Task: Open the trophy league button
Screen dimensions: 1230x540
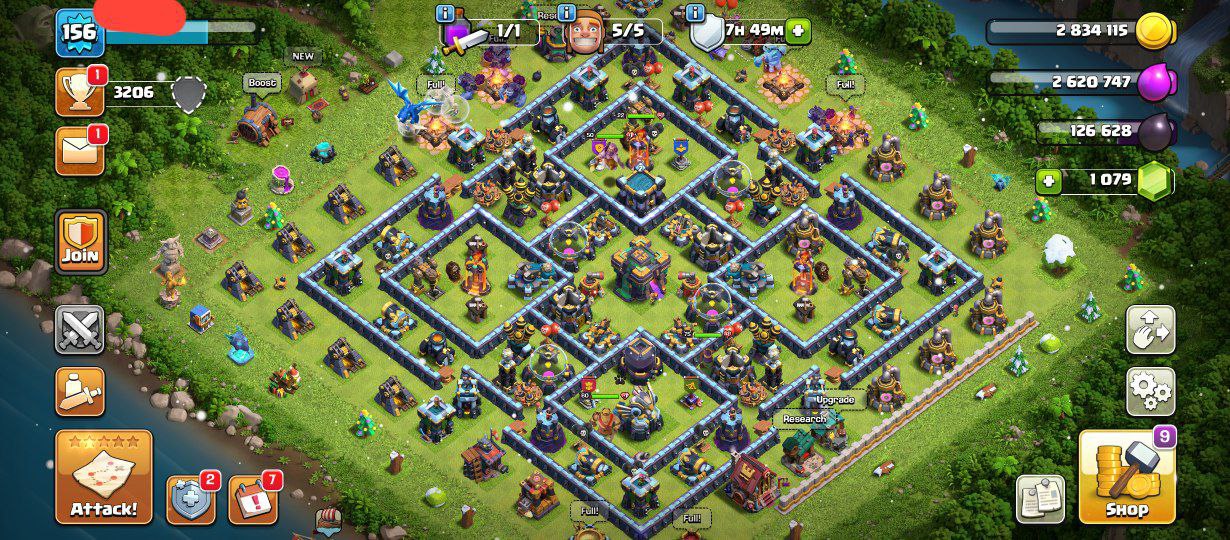Action: (x=80, y=93)
